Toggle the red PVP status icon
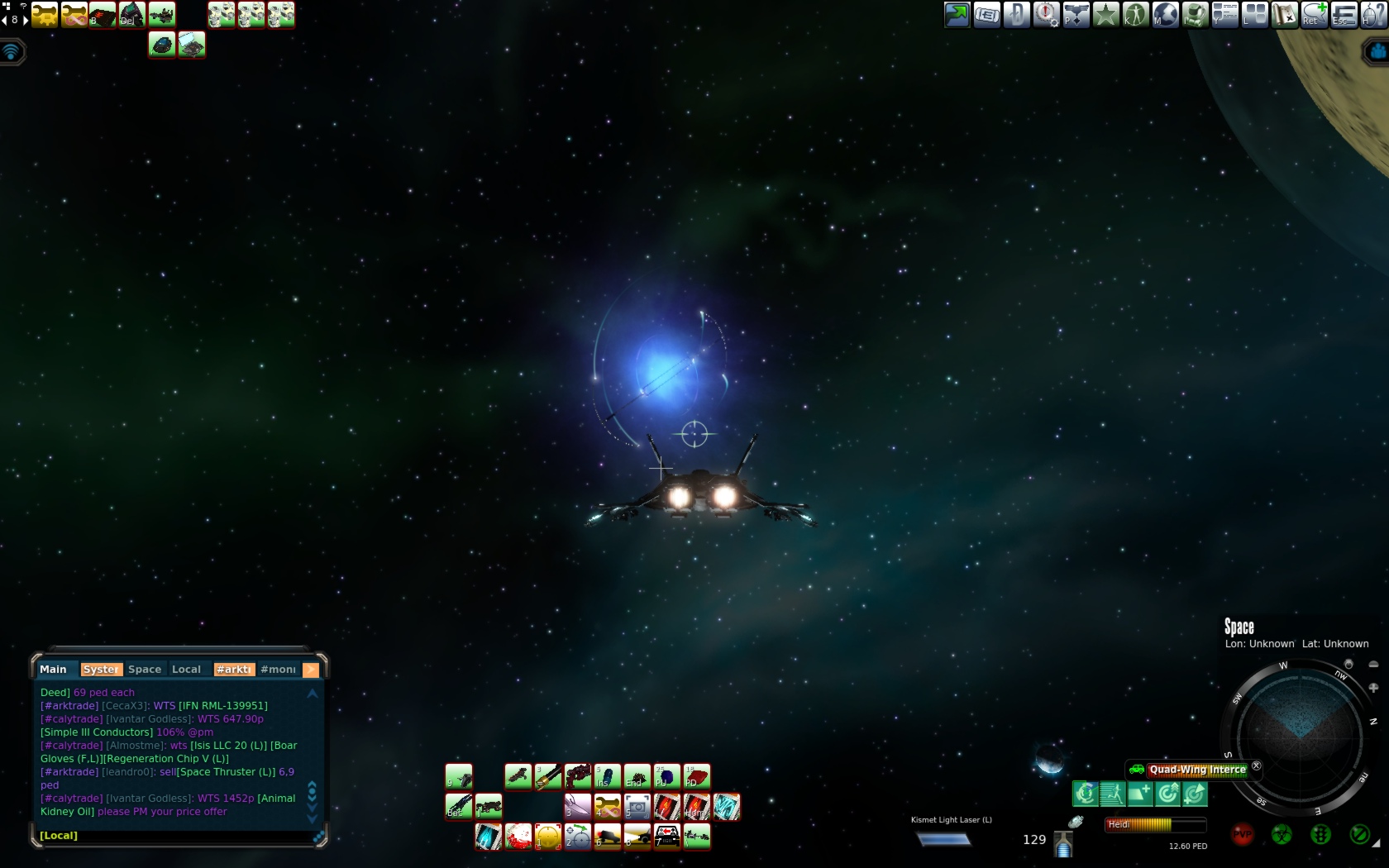The width and height of the screenshot is (1389, 868). [x=1242, y=835]
